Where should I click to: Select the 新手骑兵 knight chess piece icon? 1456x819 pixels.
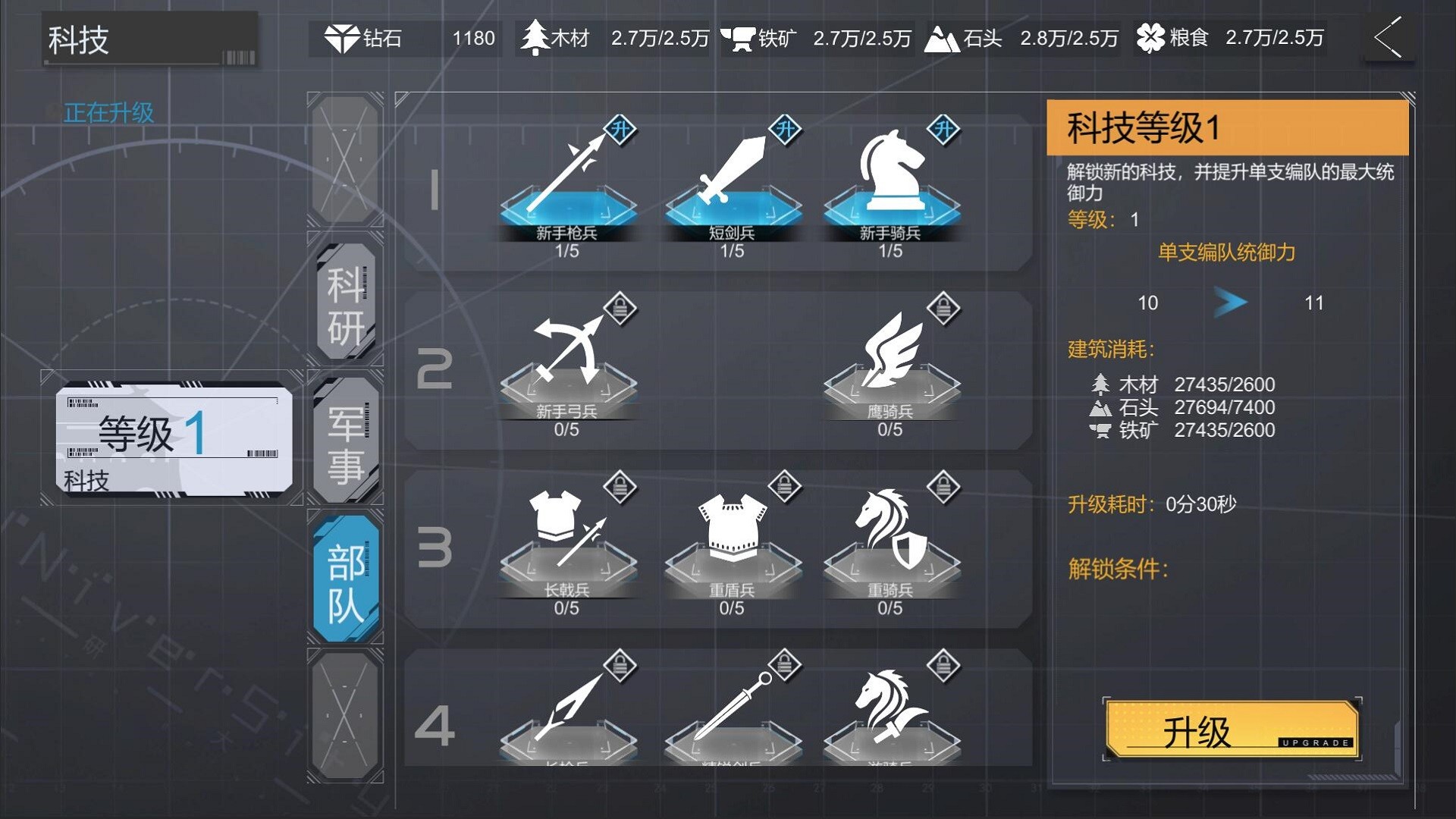click(x=891, y=174)
